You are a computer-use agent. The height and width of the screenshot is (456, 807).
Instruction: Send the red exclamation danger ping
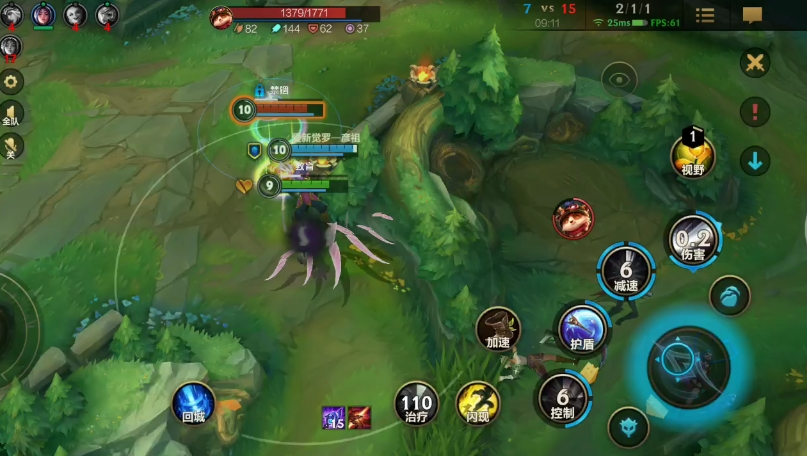point(755,111)
